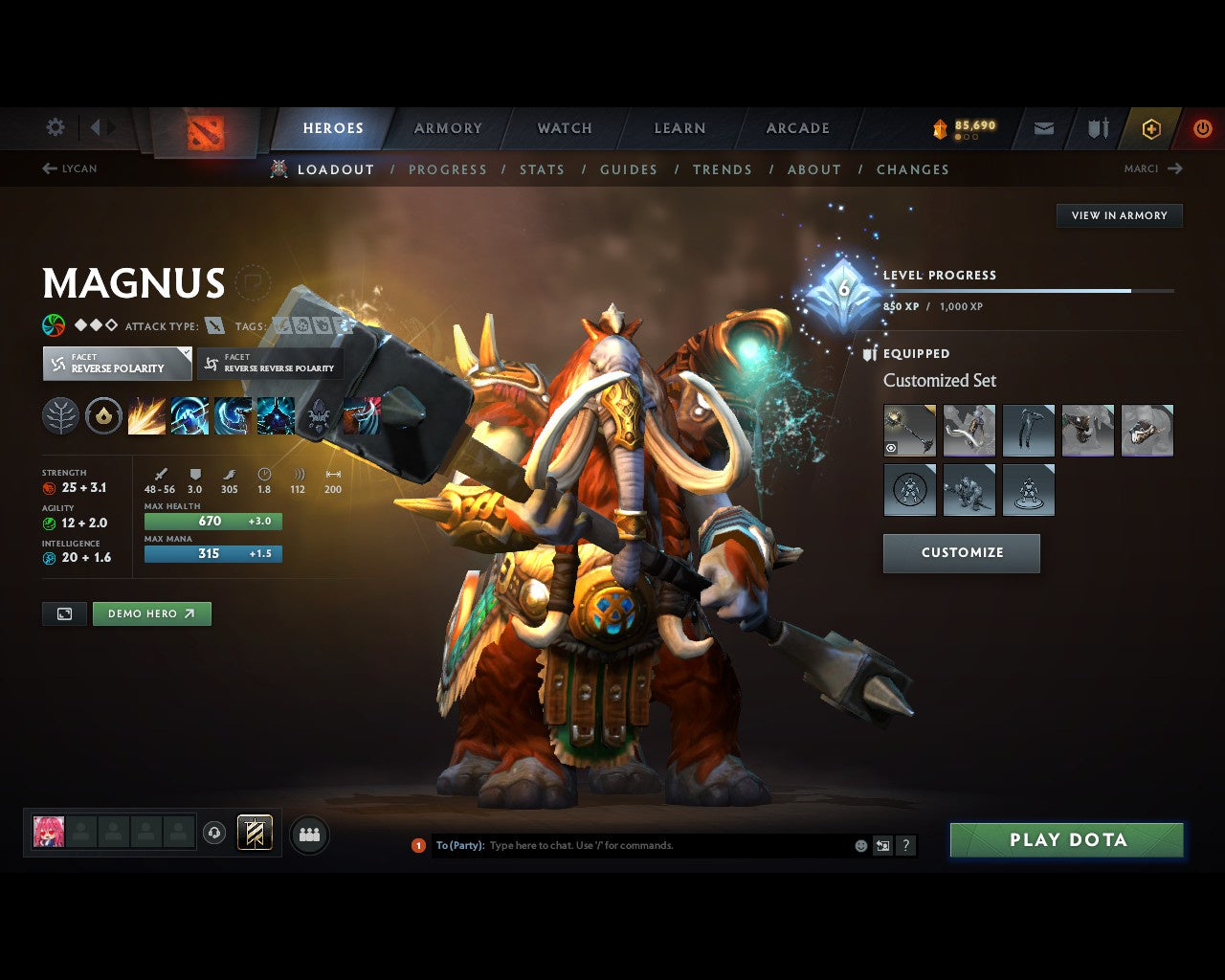Select the weapon thumbnail in Customized Set
Viewport: 1225px width, 980px height.
[908, 430]
